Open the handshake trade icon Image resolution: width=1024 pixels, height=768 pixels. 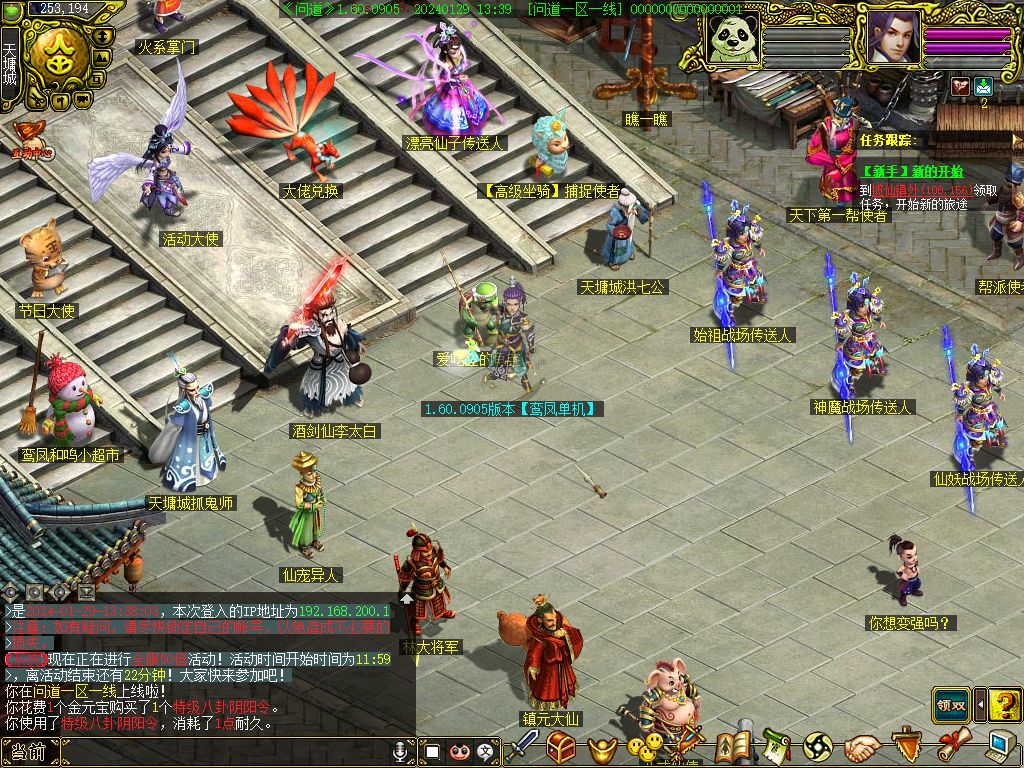861,747
